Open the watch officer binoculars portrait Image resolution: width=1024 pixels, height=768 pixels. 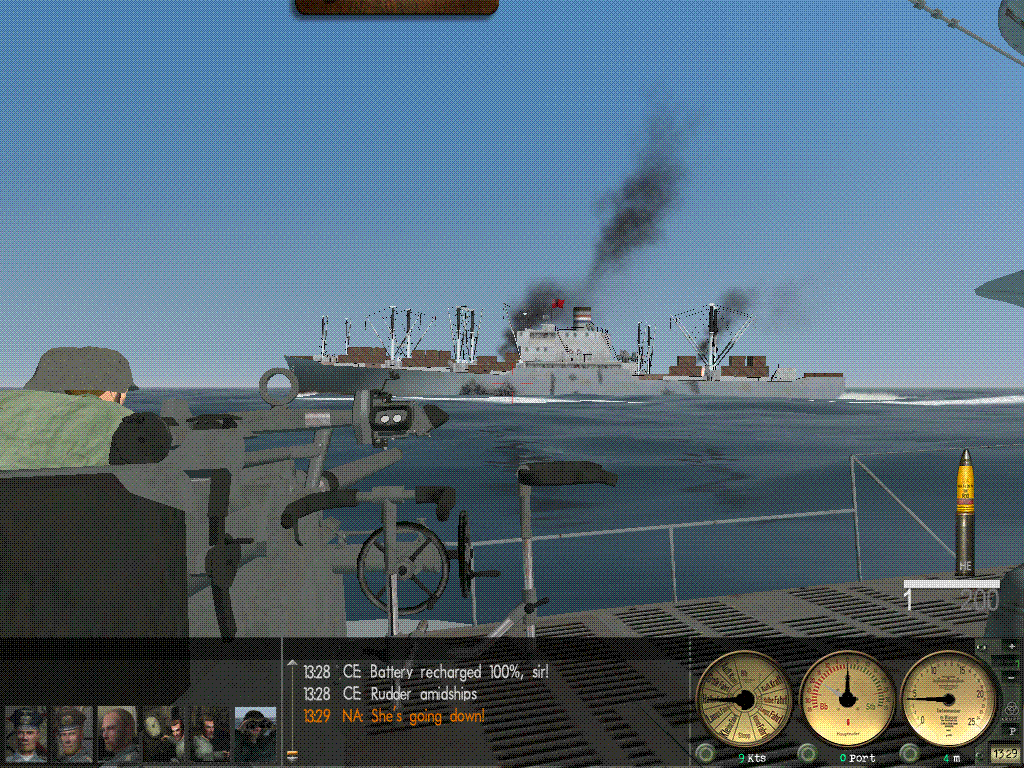(x=255, y=735)
